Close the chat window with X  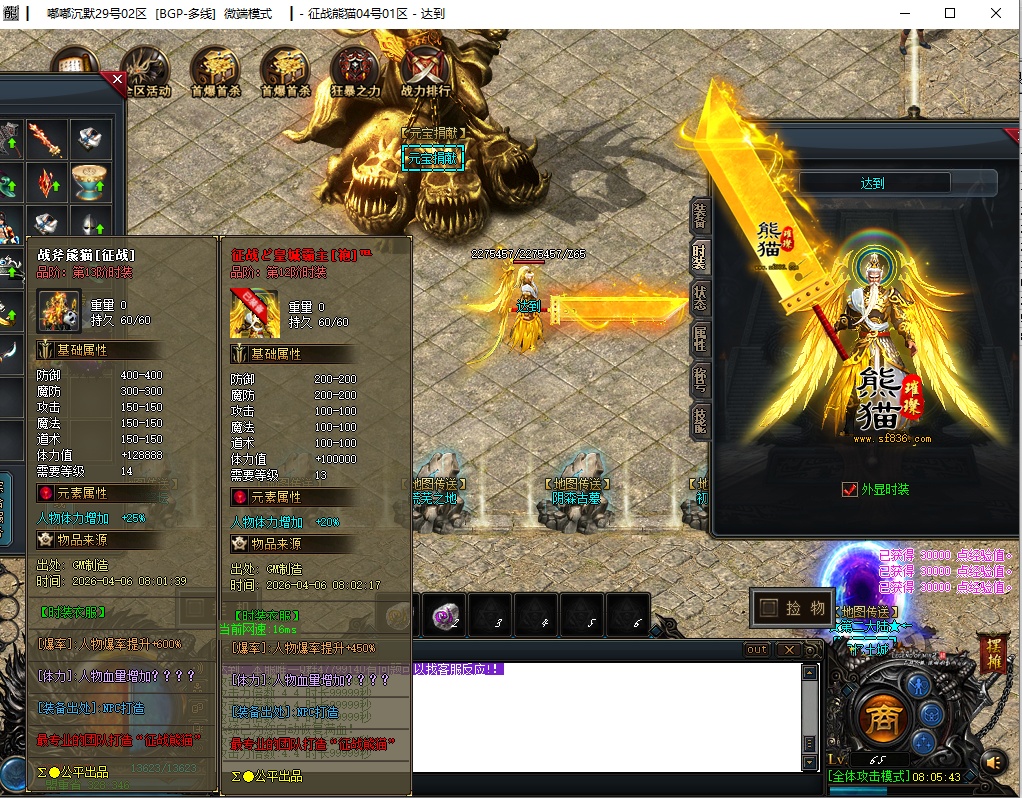pos(788,650)
